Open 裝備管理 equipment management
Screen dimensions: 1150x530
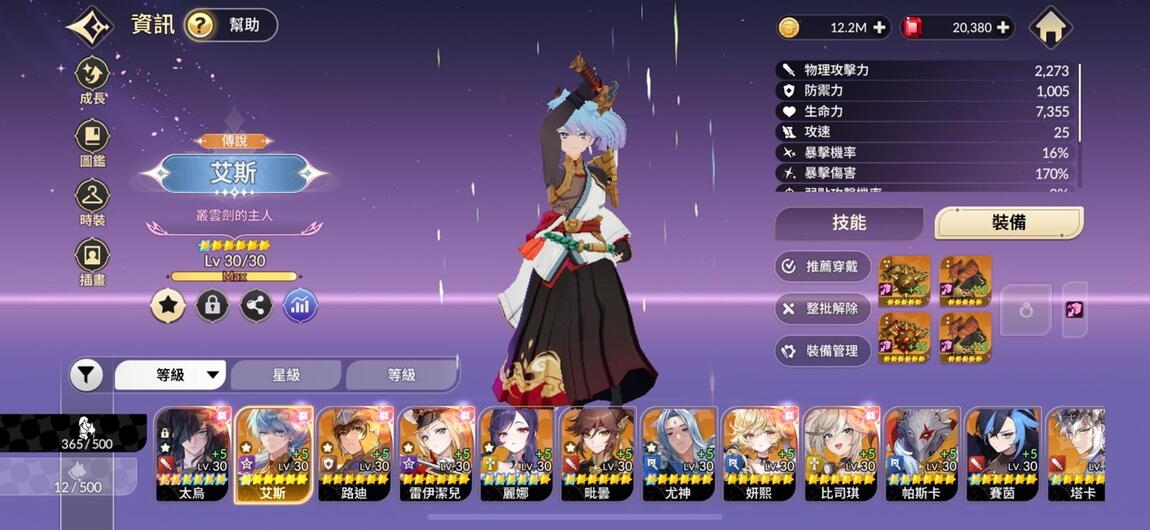coord(822,351)
